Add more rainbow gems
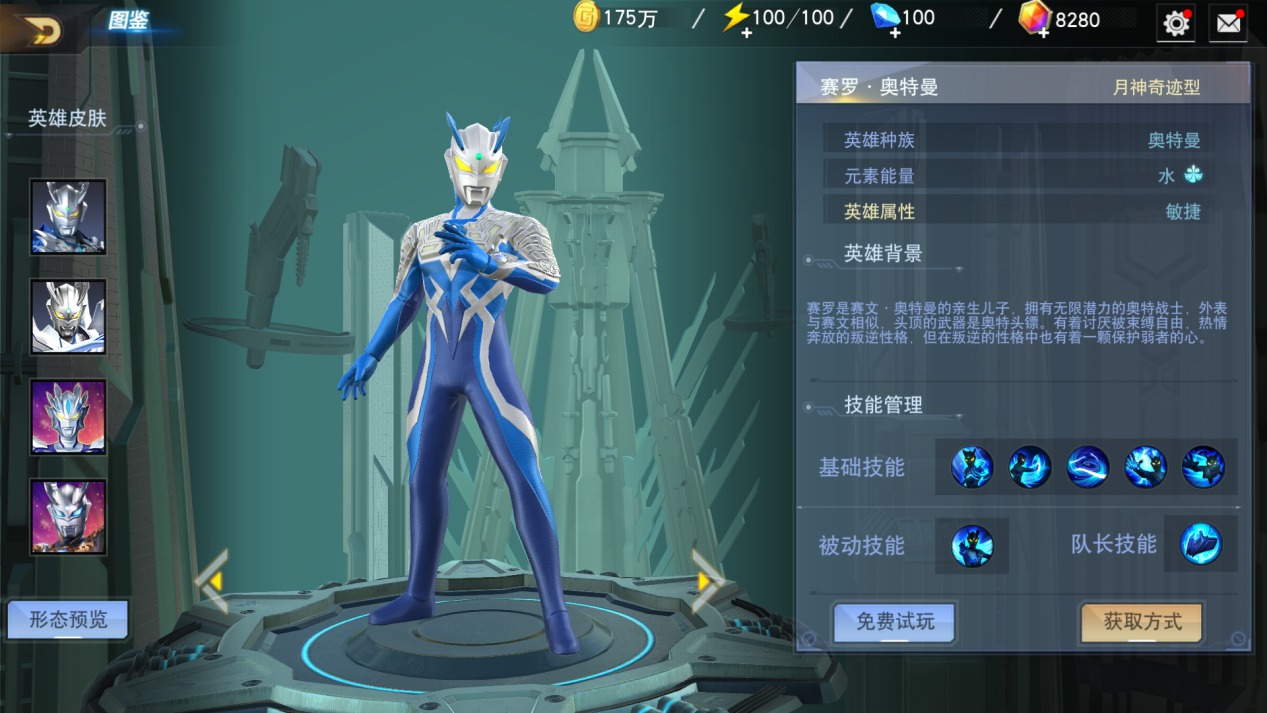Image resolution: width=1267 pixels, height=713 pixels. tap(1042, 33)
